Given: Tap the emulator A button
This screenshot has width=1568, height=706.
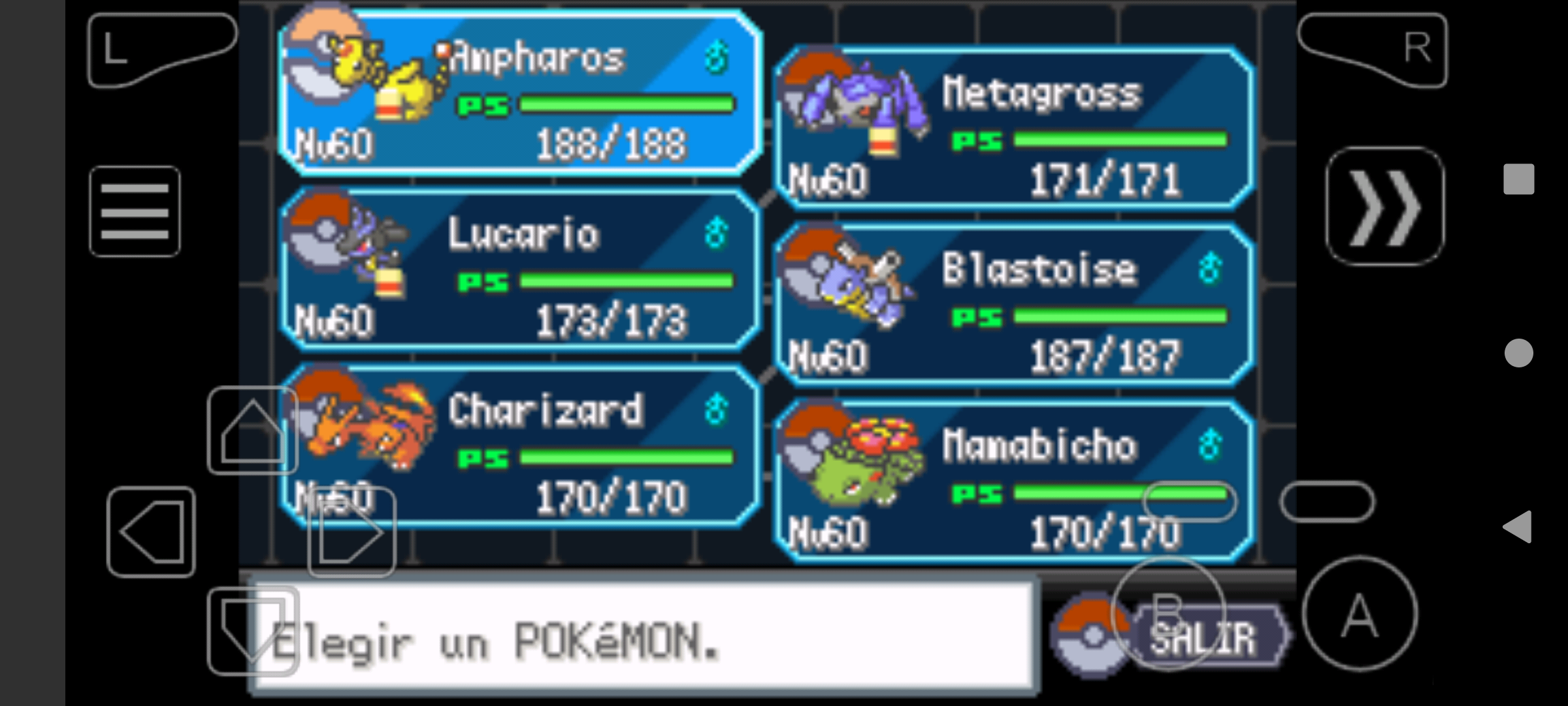Looking at the screenshot, I should [1360, 614].
